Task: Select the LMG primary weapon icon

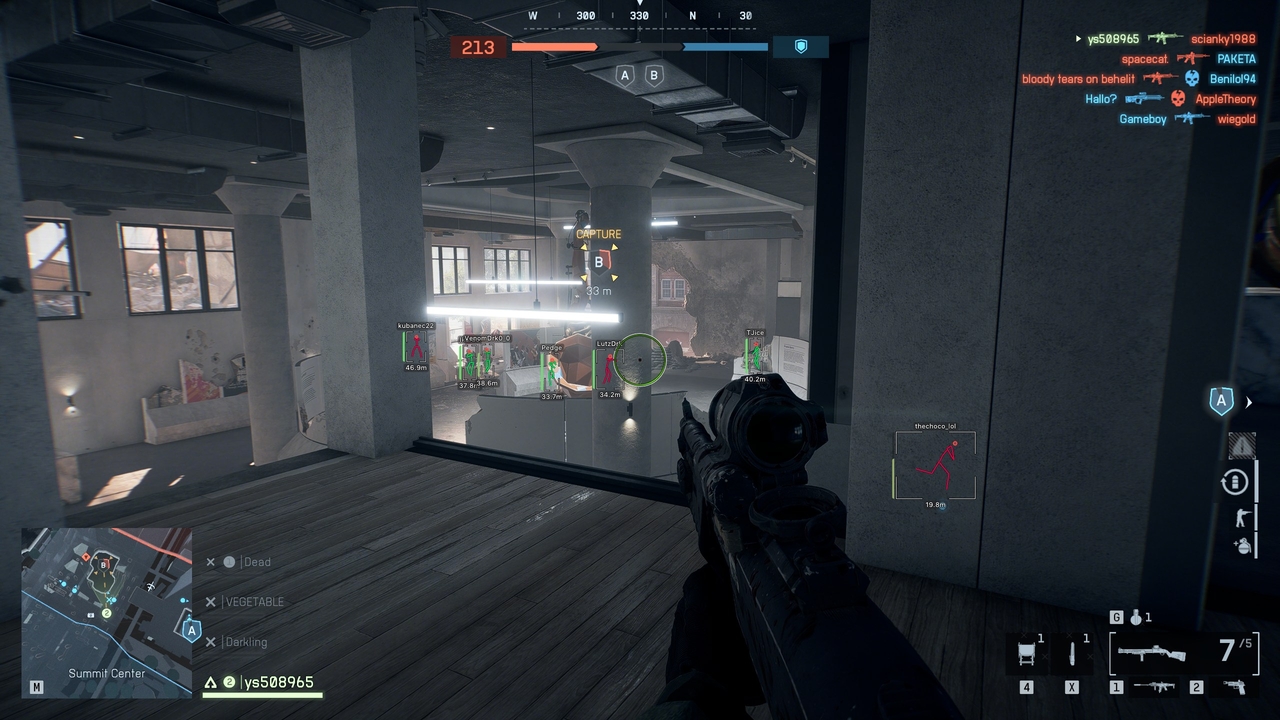Action: coord(1151,653)
